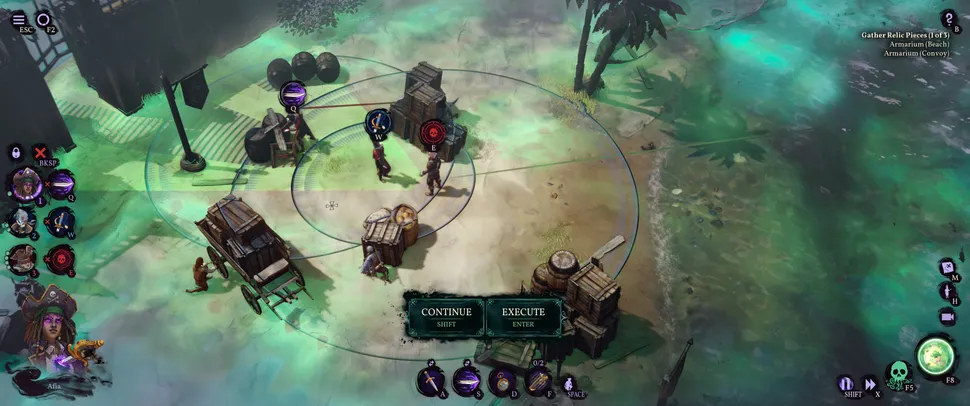Click the camera view icon
Viewport: 970px width, 406px height.
pos(947,316)
